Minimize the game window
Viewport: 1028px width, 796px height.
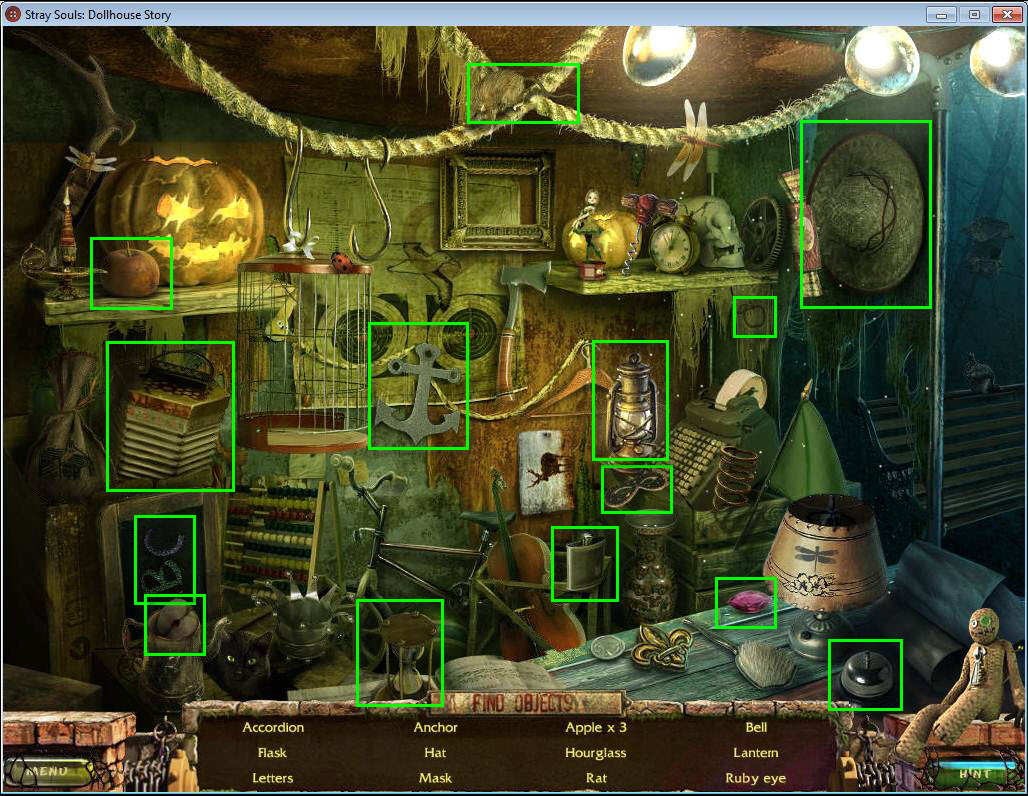click(941, 14)
